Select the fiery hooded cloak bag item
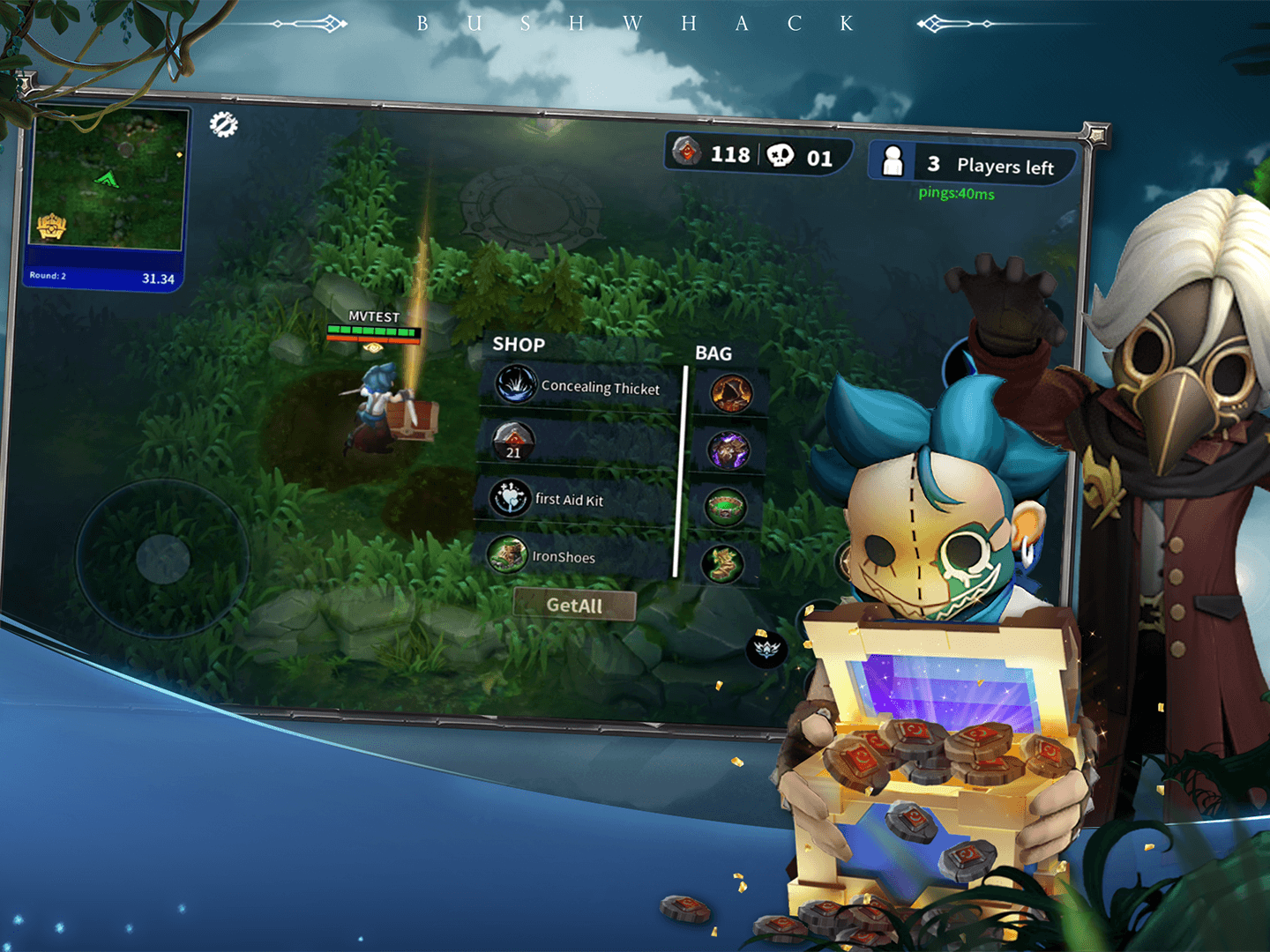This screenshot has height=952, width=1270. pos(731,393)
